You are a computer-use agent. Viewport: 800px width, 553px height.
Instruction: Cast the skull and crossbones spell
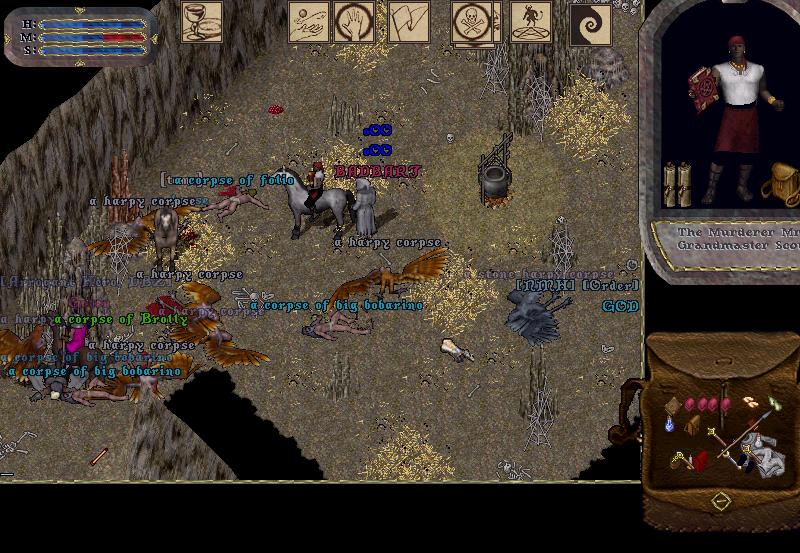(x=471, y=22)
